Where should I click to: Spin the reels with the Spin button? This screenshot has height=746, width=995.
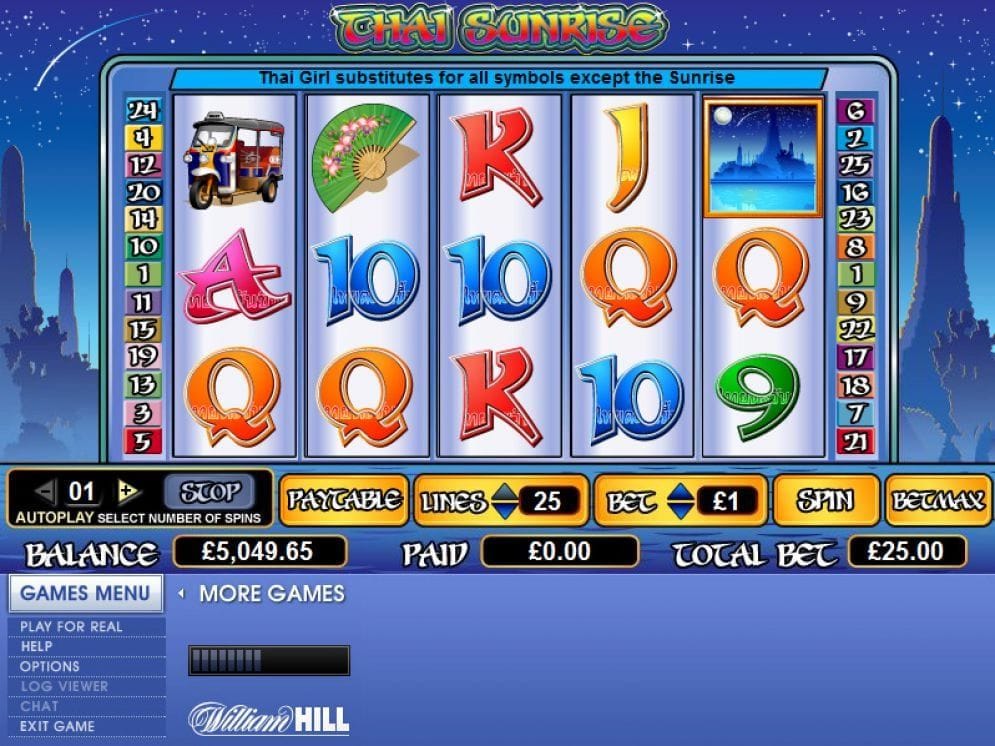[x=825, y=500]
